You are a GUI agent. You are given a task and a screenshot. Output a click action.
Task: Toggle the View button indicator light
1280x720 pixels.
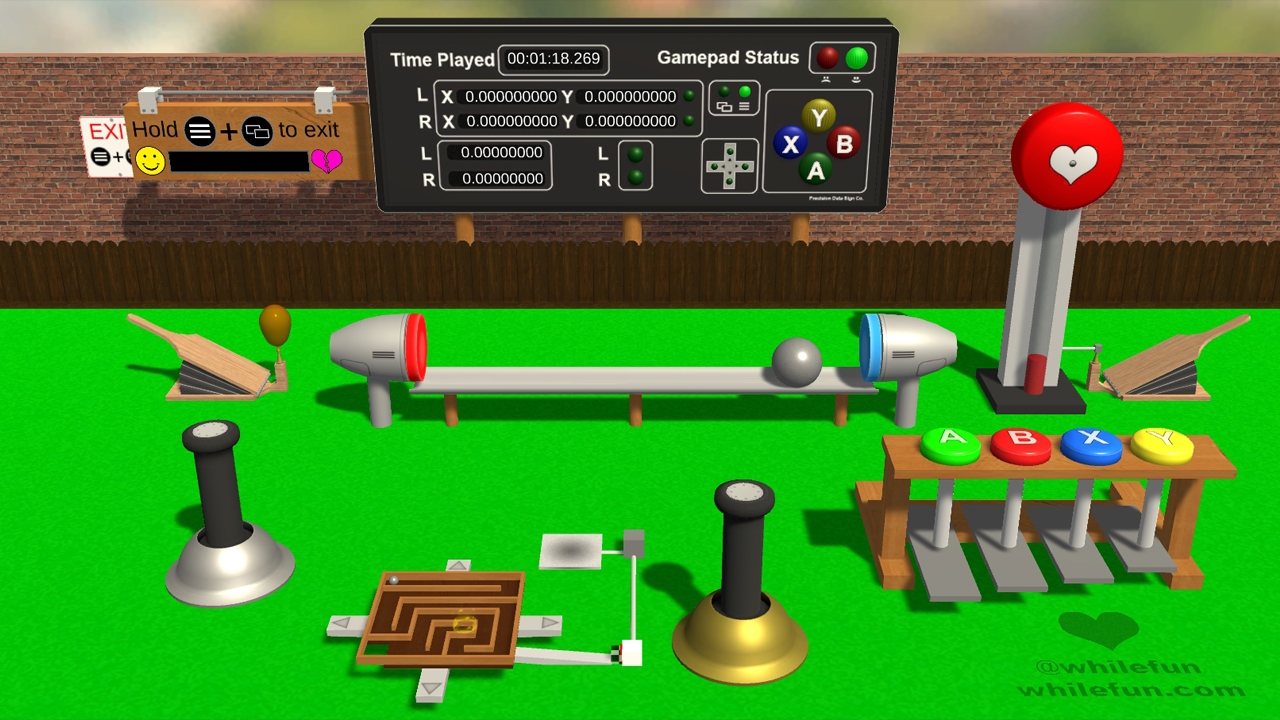point(723,90)
